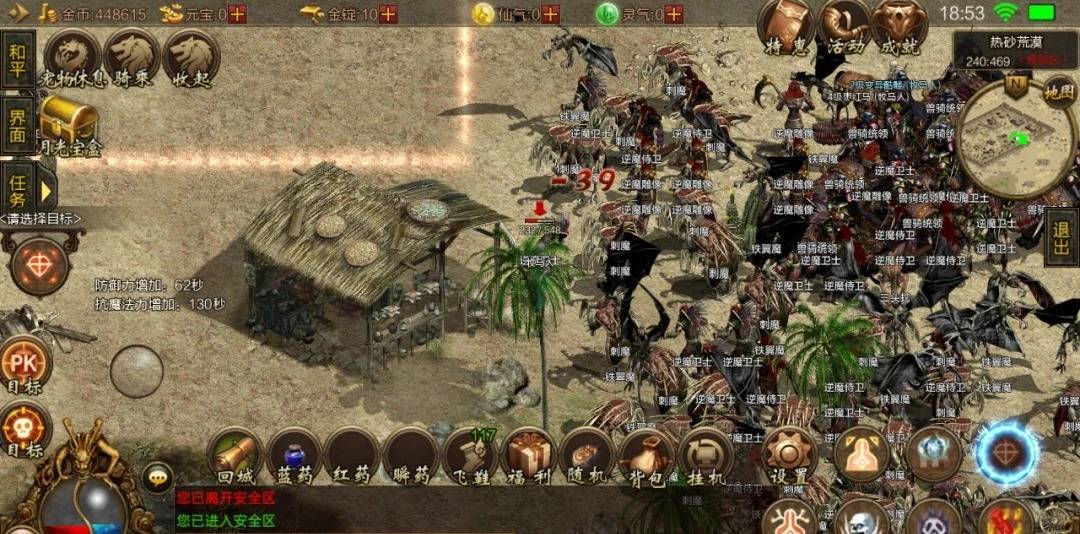Click the 退出 exit button
The image size is (1080, 534).
coord(1062,242)
